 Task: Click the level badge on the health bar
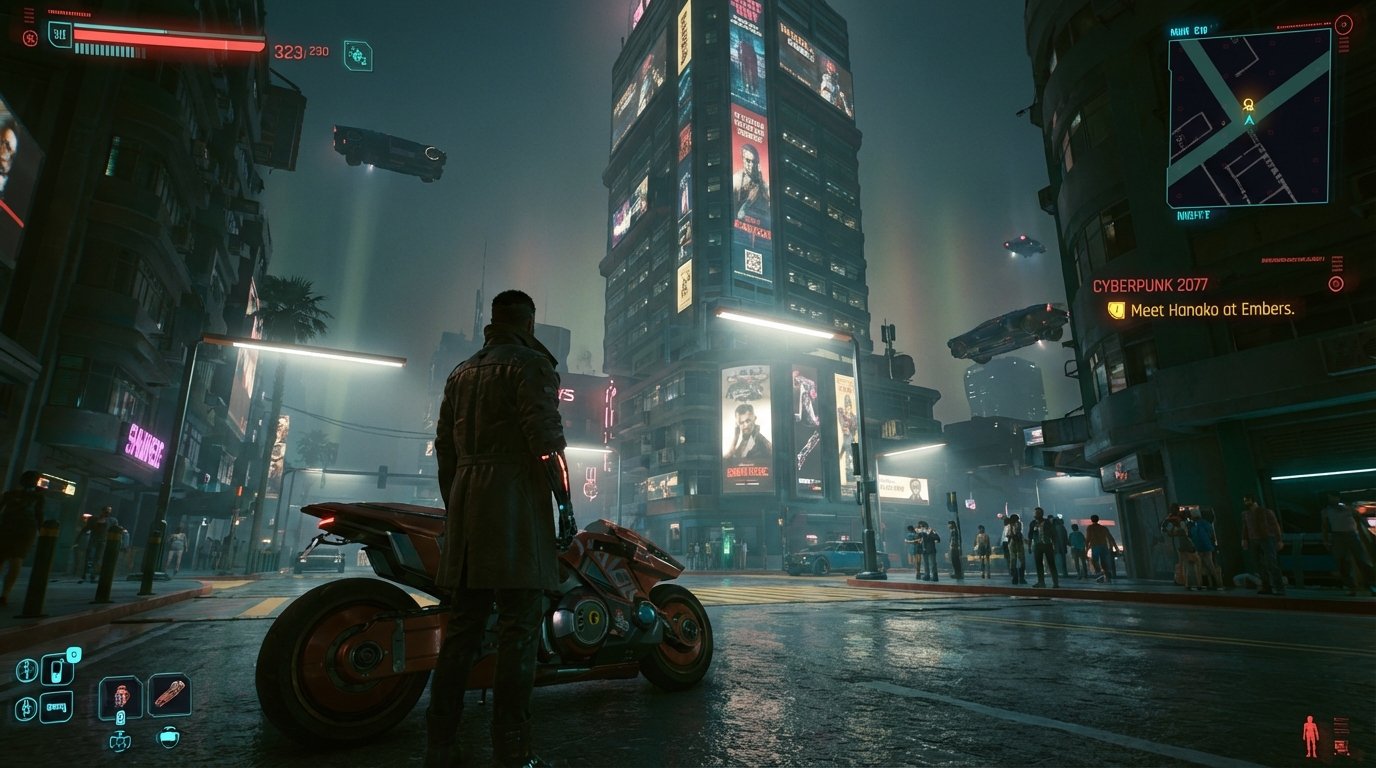coord(60,35)
